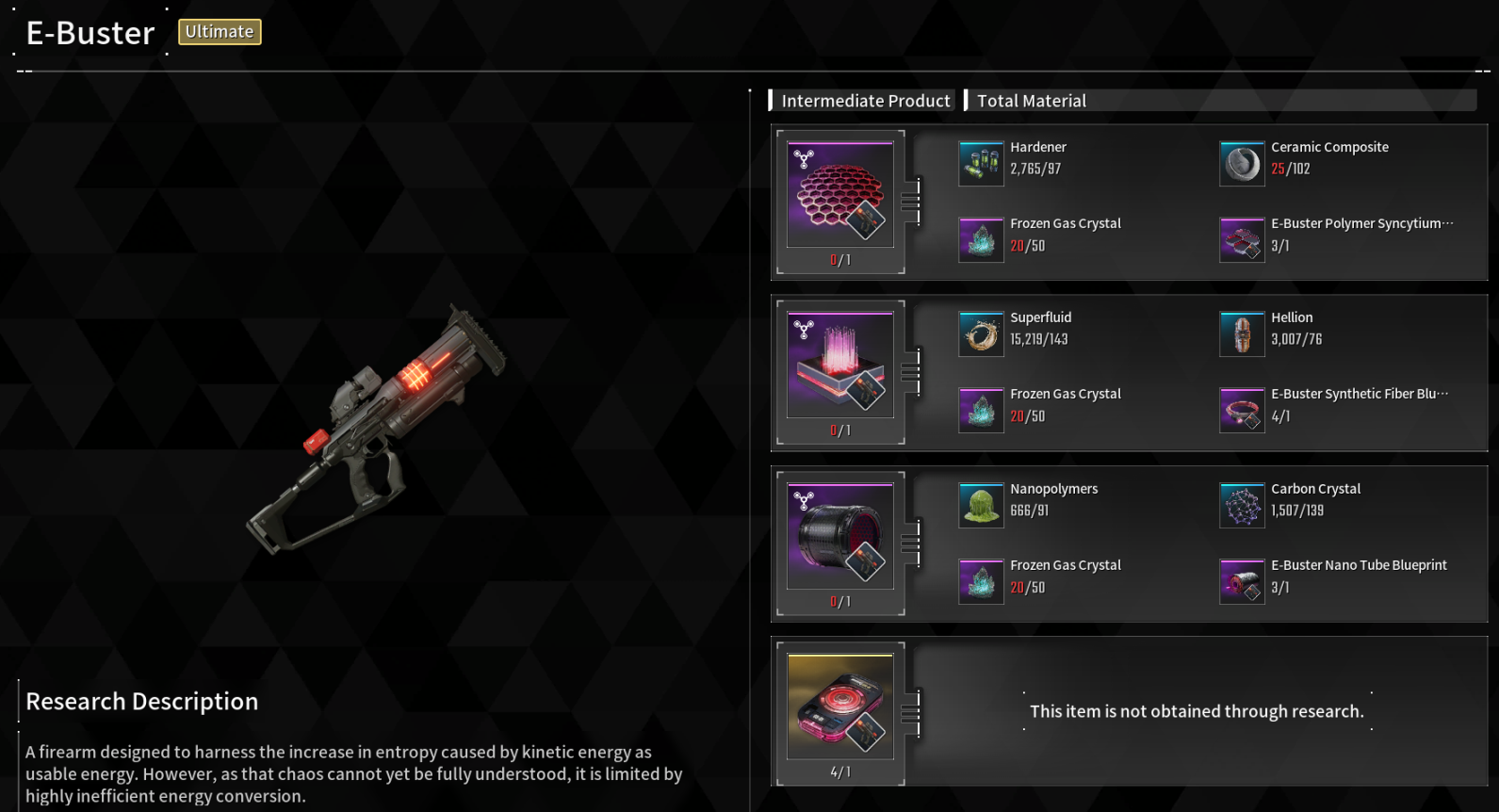Click the Hardener material icon

click(x=981, y=164)
